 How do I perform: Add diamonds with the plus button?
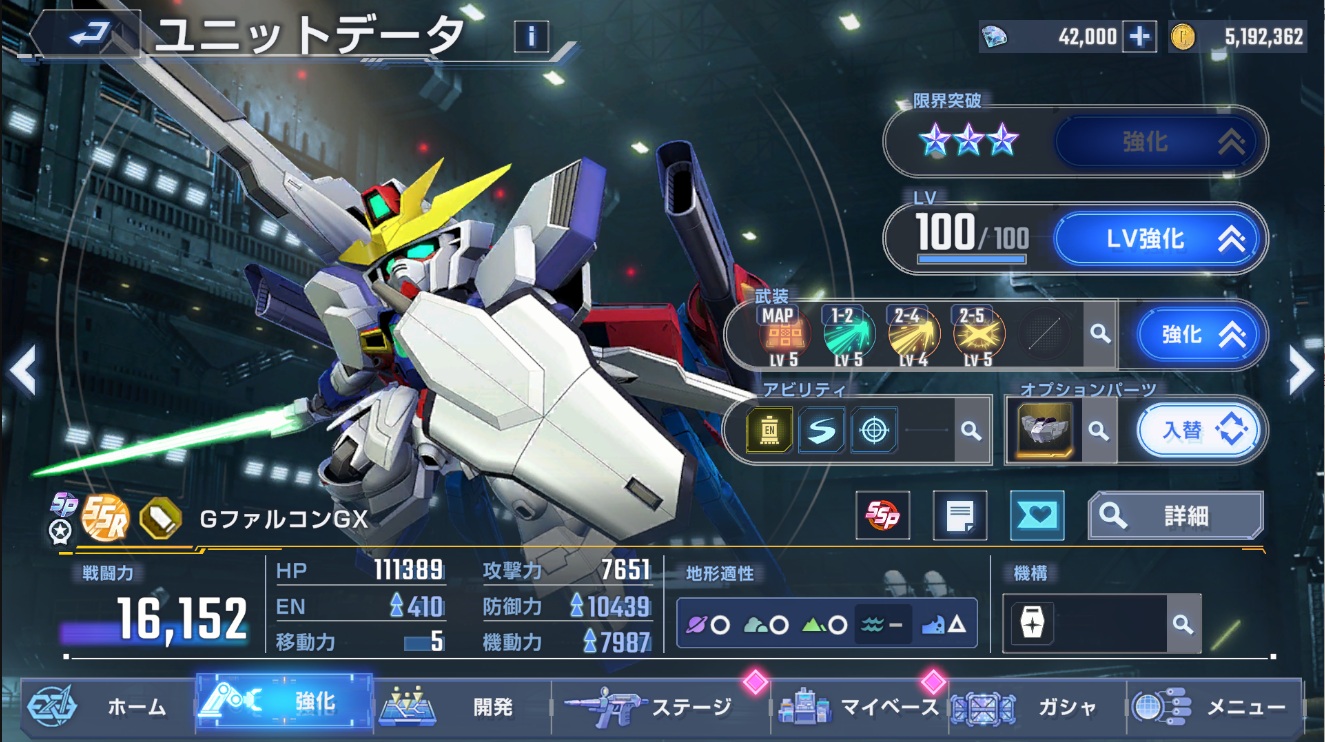(x=1139, y=37)
